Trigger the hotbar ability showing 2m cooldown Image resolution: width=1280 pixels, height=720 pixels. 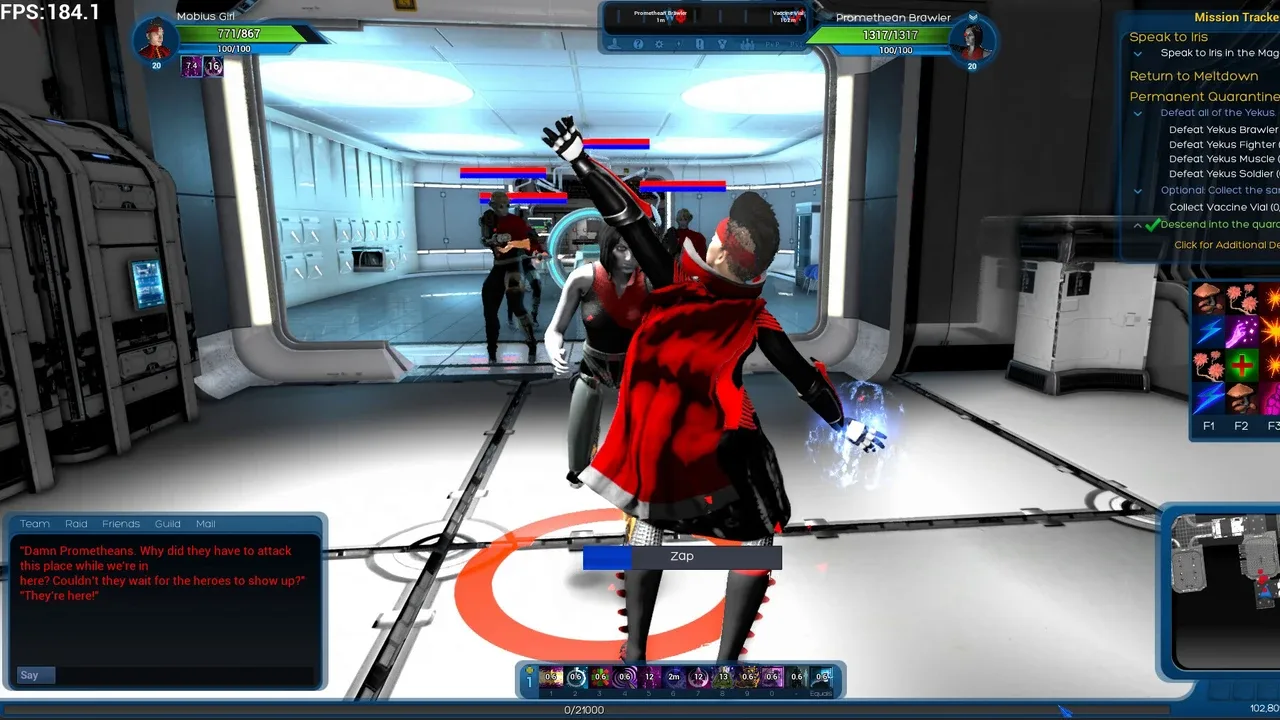pos(674,677)
